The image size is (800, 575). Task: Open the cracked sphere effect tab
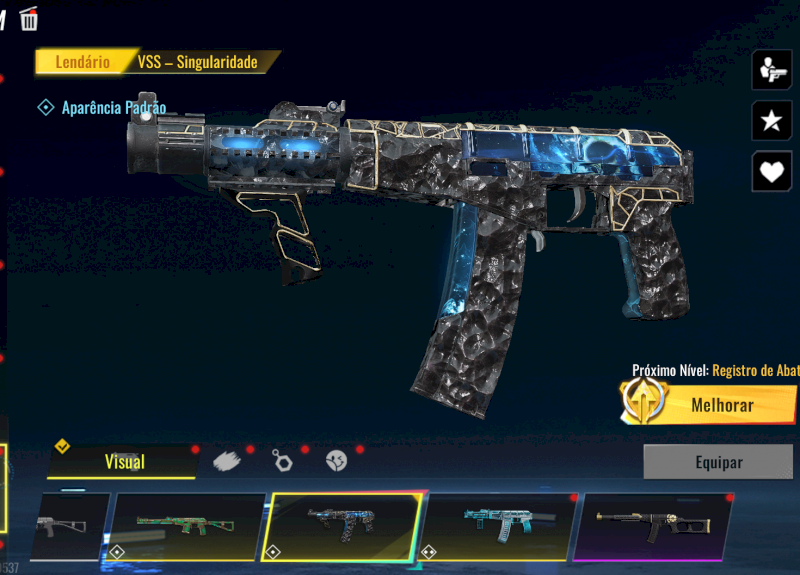click(x=336, y=461)
